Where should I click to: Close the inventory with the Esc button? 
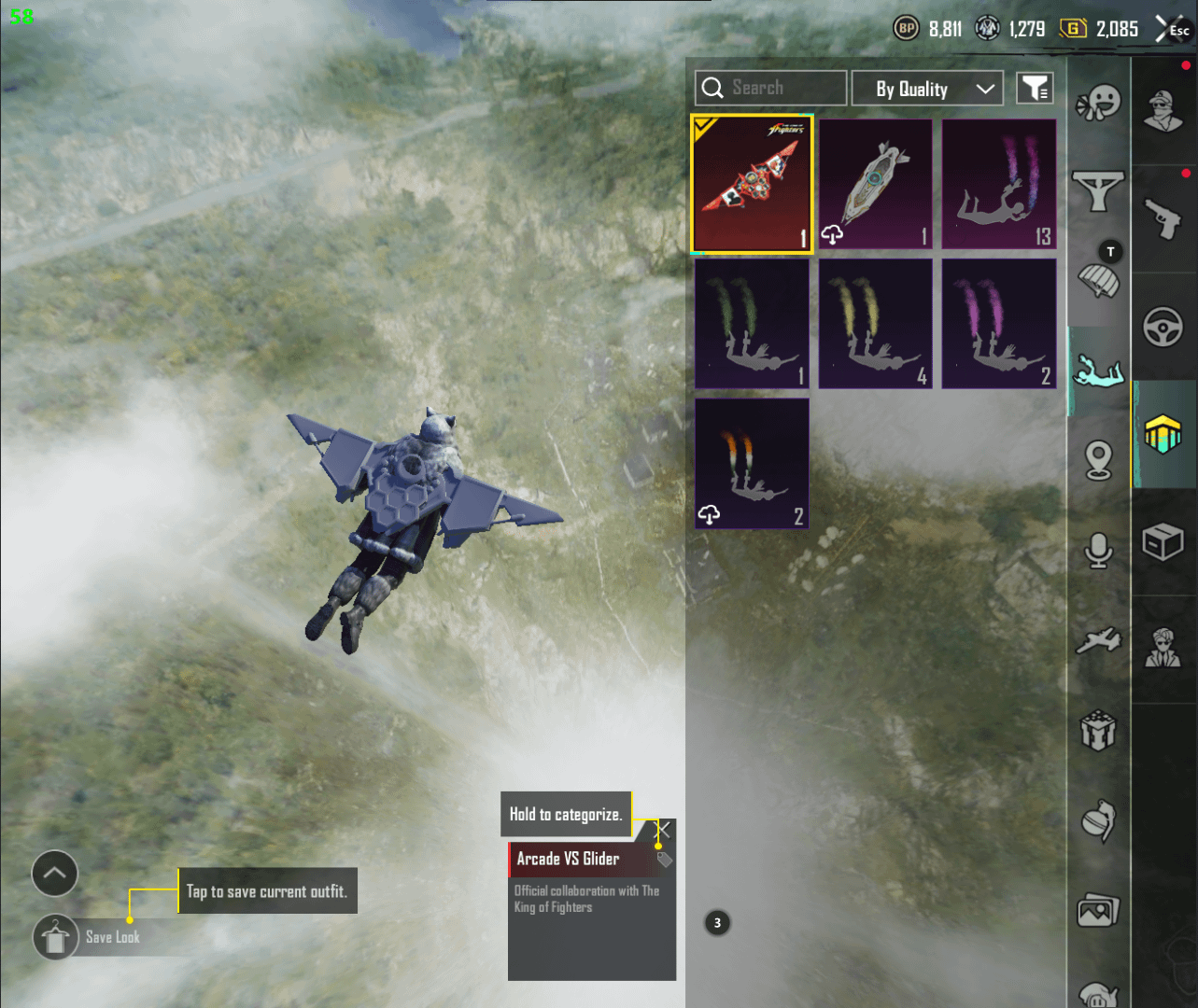[x=1174, y=30]
